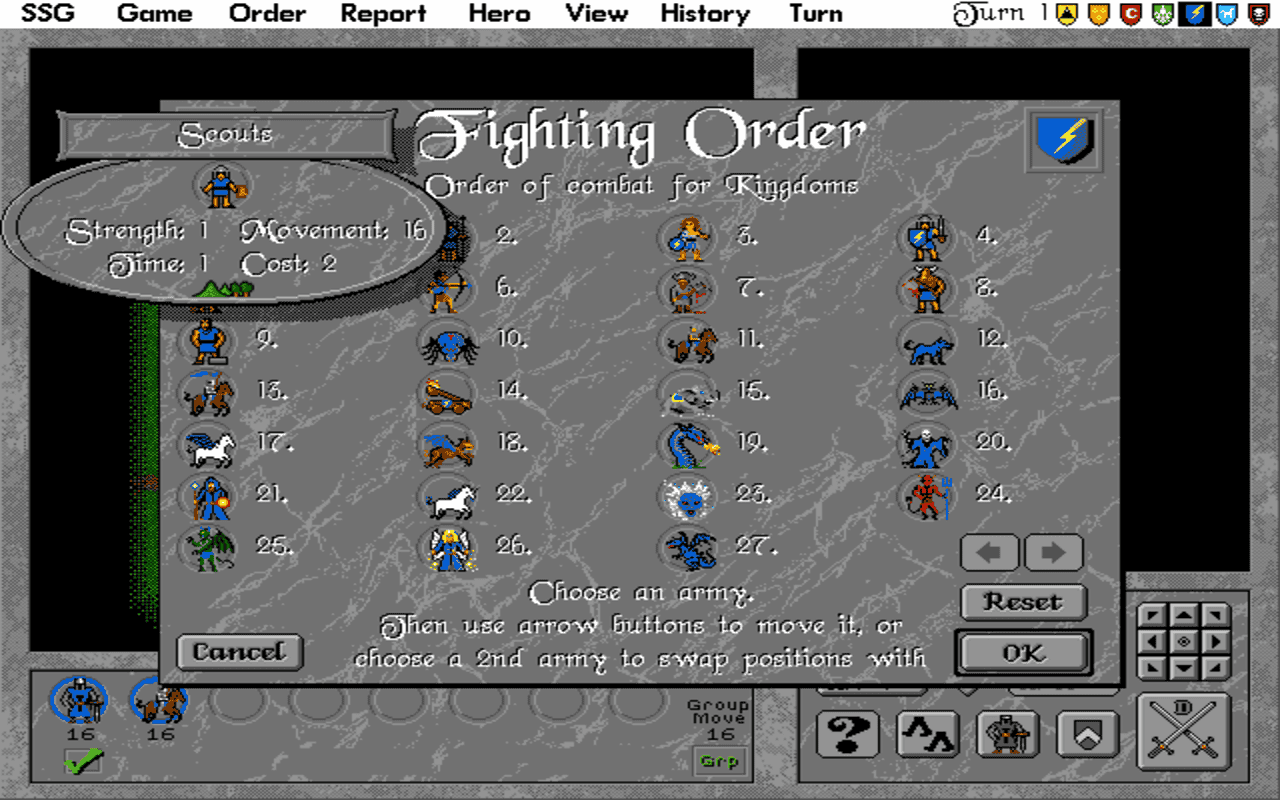This screenshot has width=1280, height=800.
Task: Open the Order menu
Action: (x=266, y=13)
